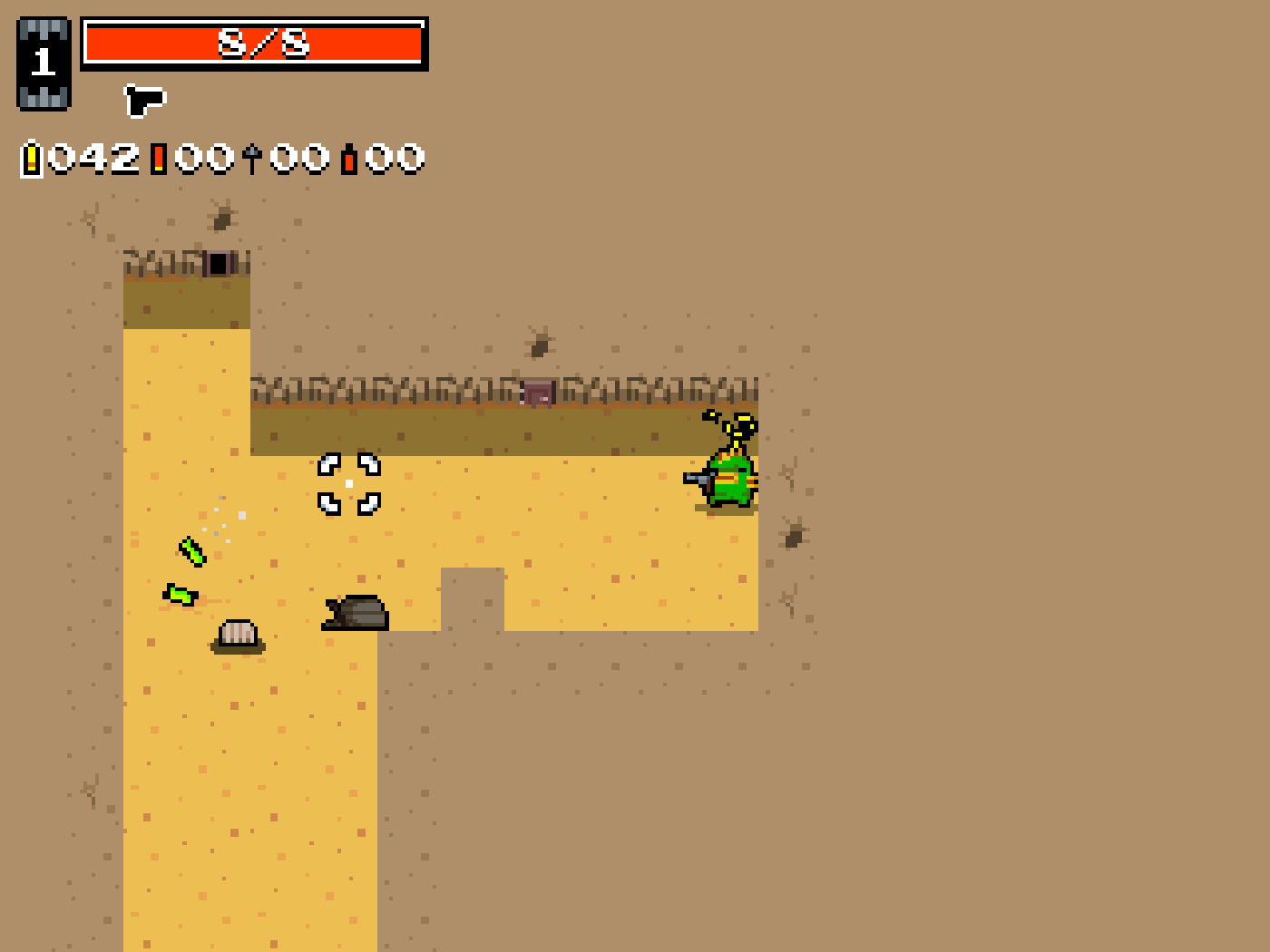The image size is (1270, 952).
Task: Click the bullet ammo count reading 042
Action: (x=95, y=158)
